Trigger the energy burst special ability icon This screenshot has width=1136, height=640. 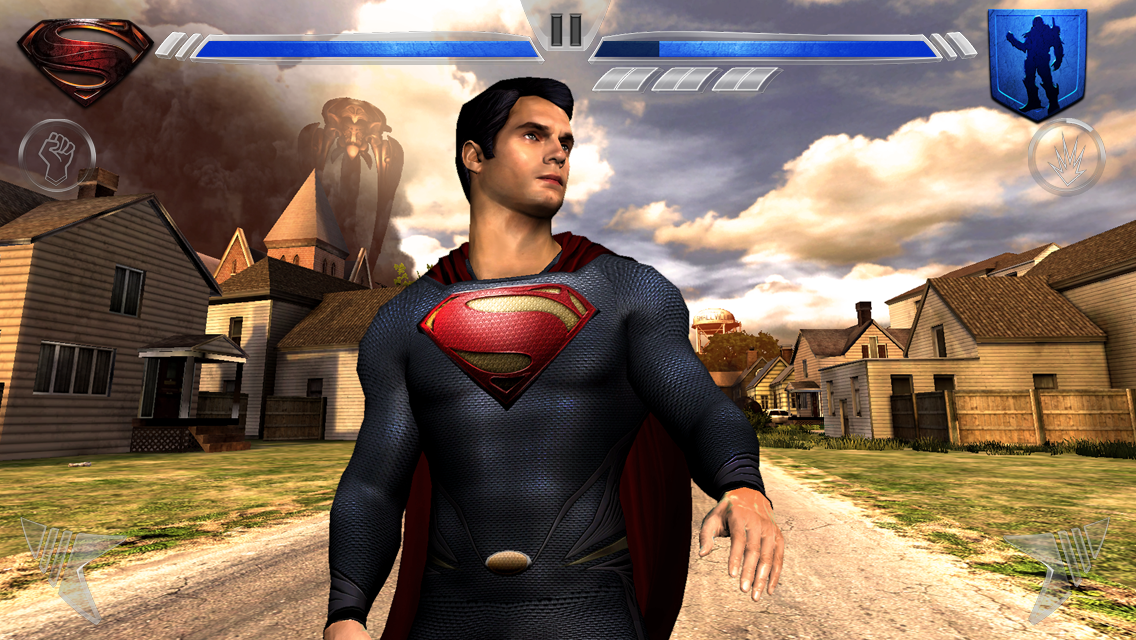(x=1066, y=157)
